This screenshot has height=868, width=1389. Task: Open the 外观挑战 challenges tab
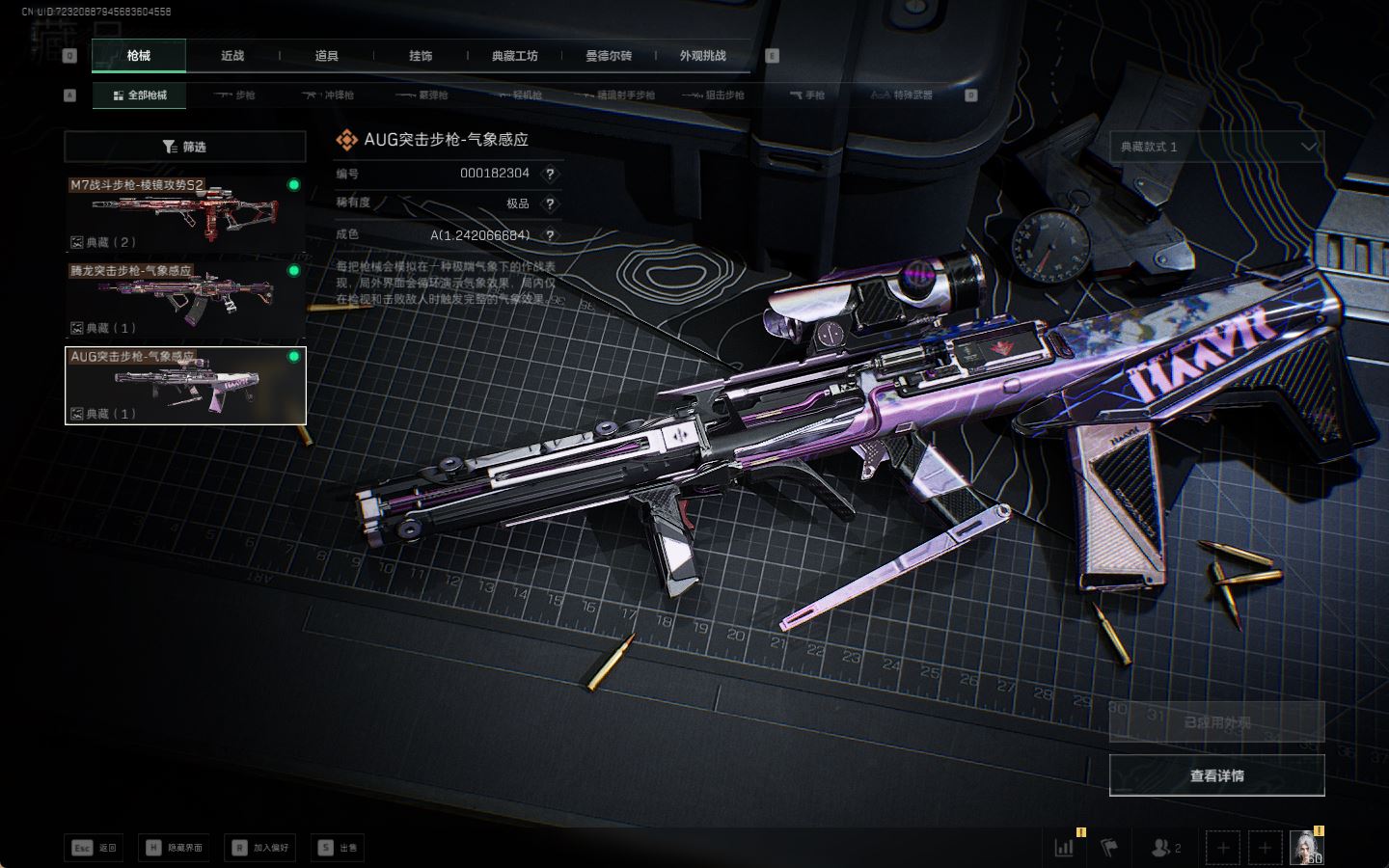702,56
